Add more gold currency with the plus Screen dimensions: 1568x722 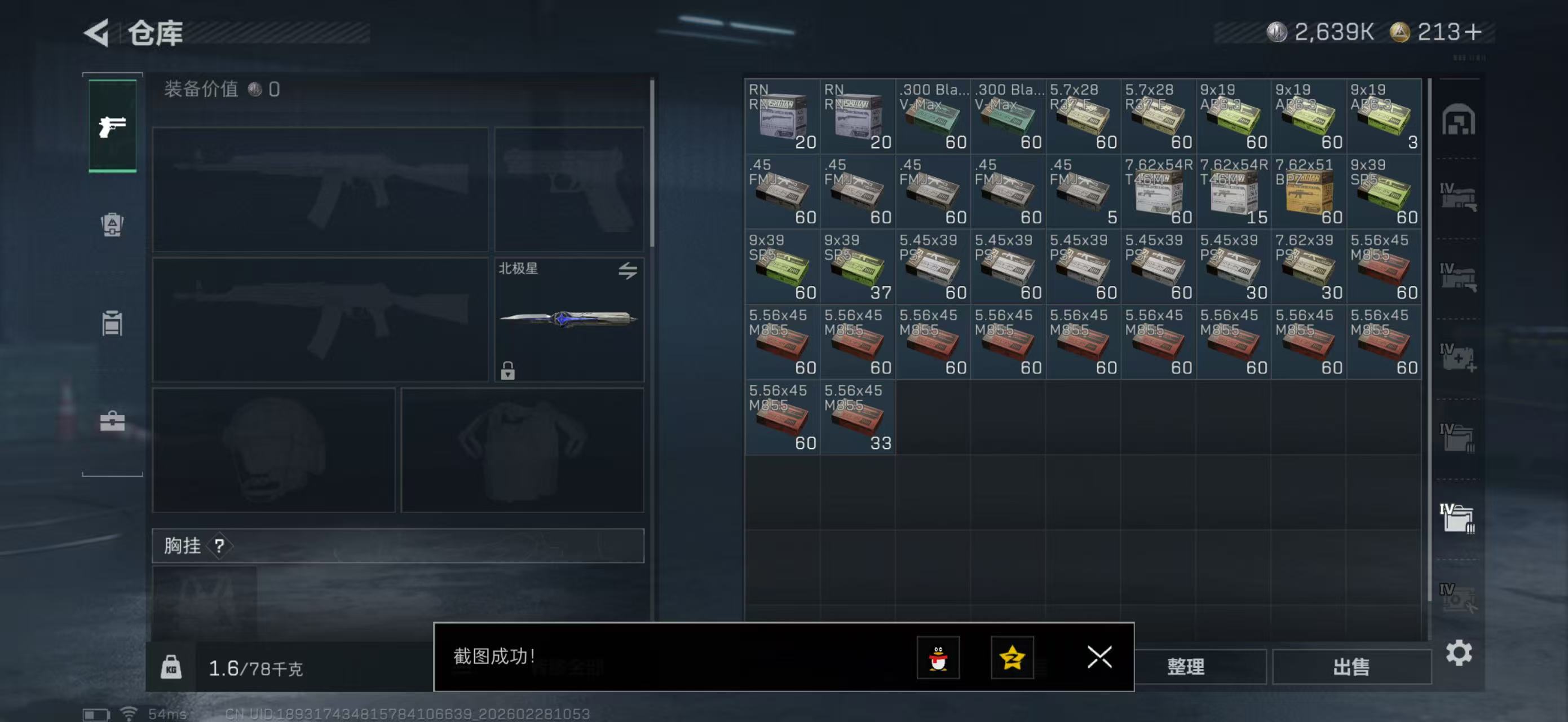pos(1474,32)
